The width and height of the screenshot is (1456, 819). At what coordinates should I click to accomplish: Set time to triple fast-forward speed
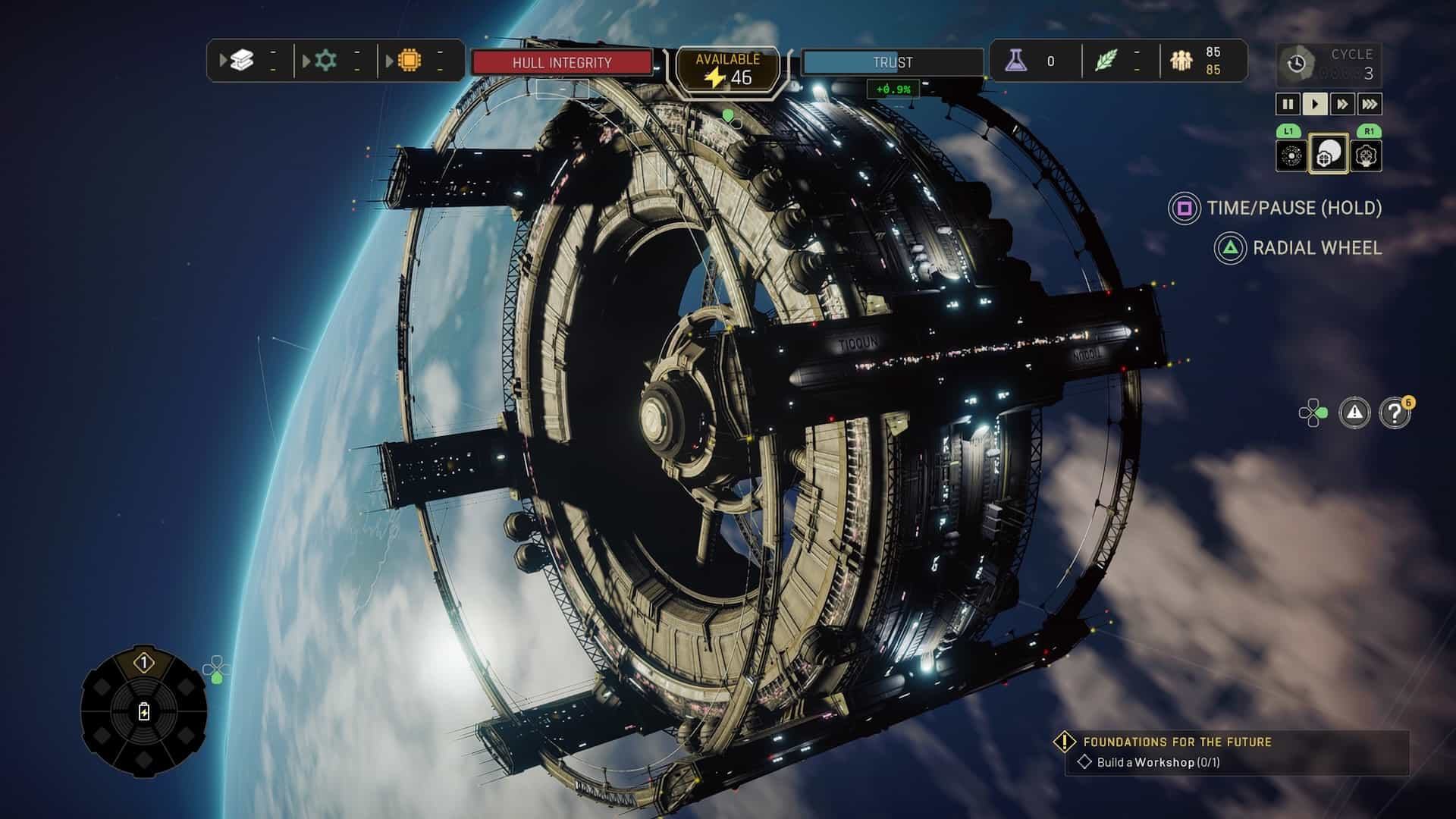(x=1370, y=104)
